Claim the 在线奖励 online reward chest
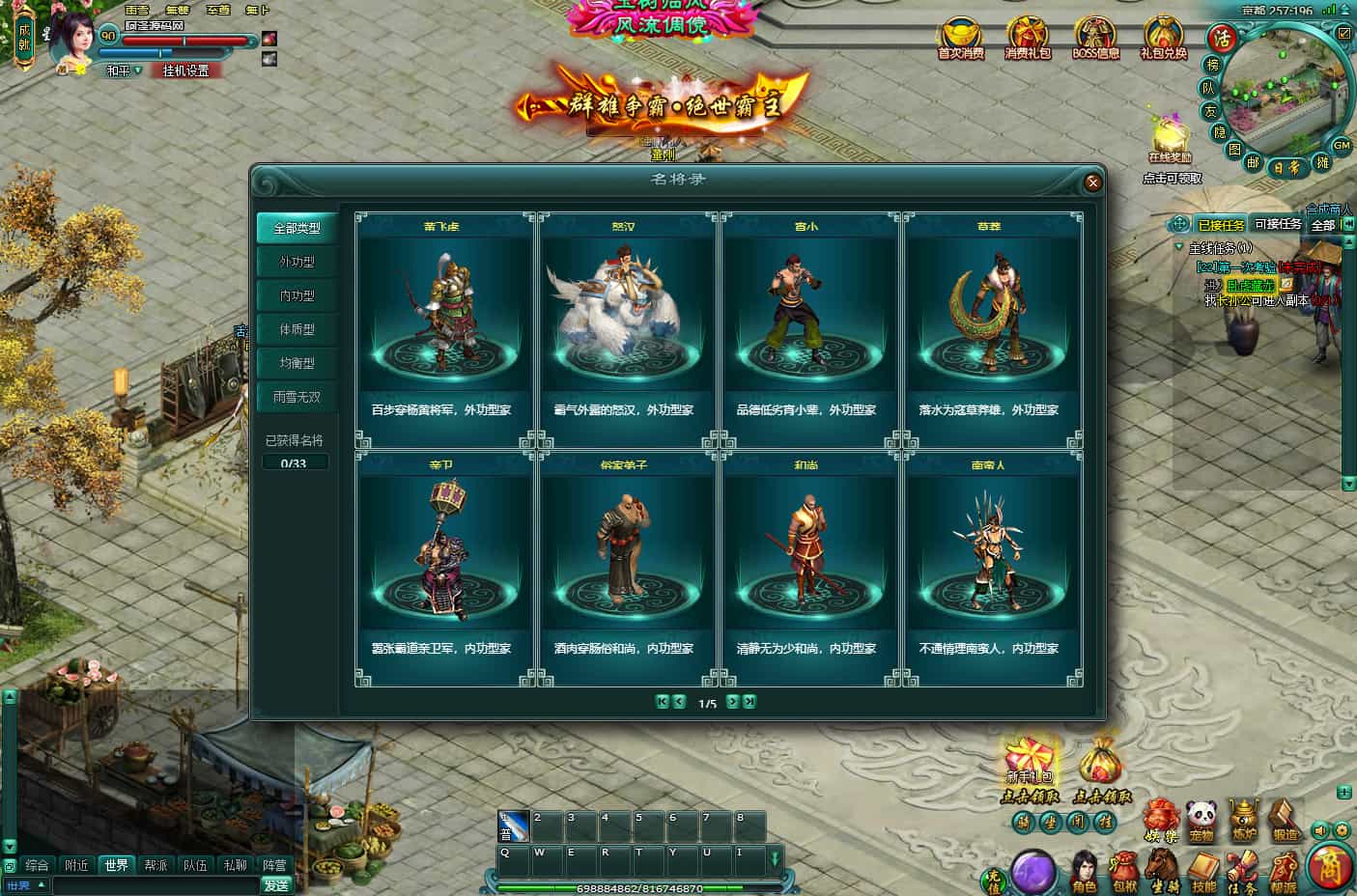 pyautogui.click(x=1171, y=140)
